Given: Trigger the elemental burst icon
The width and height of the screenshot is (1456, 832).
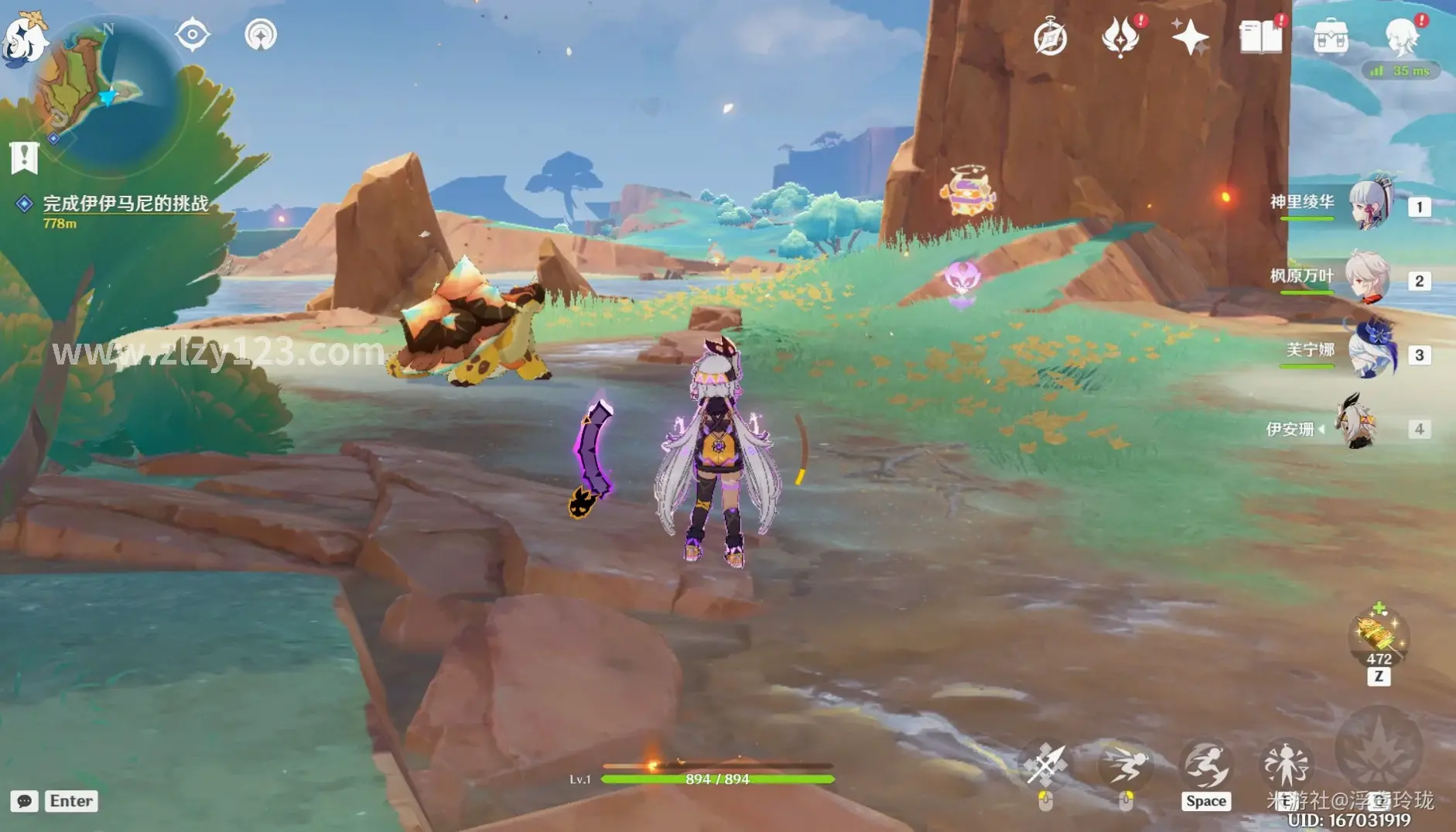Looking at the screenshot, I should [x=1379, y=748].
